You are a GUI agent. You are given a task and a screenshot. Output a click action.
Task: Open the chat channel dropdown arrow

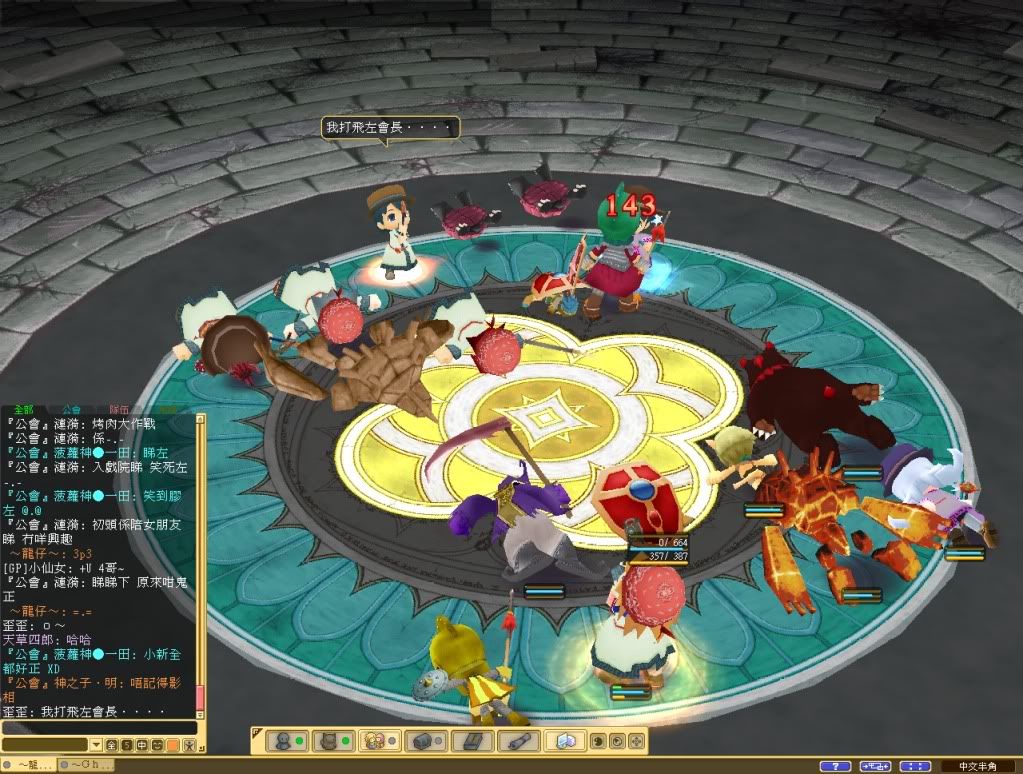(x=96, y=745)
